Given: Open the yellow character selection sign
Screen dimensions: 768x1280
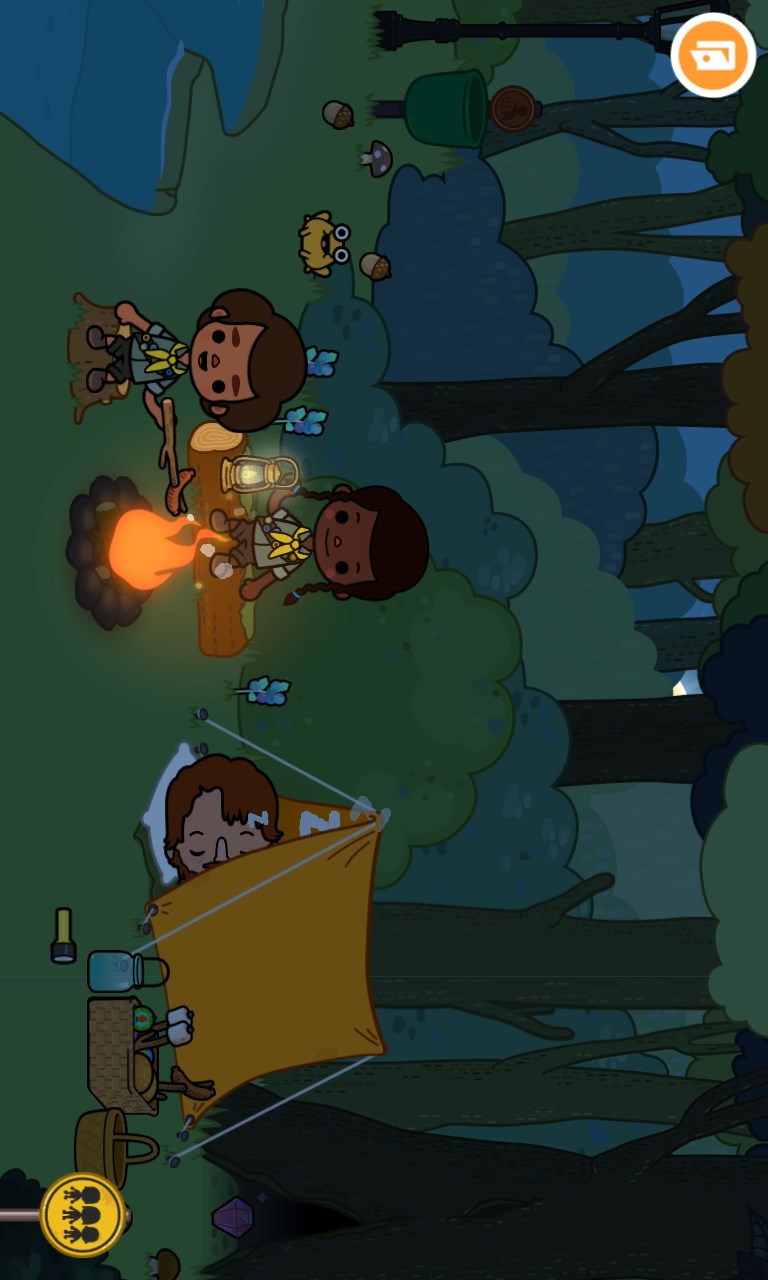Looking at the screenshot, I should [83, 1214].
